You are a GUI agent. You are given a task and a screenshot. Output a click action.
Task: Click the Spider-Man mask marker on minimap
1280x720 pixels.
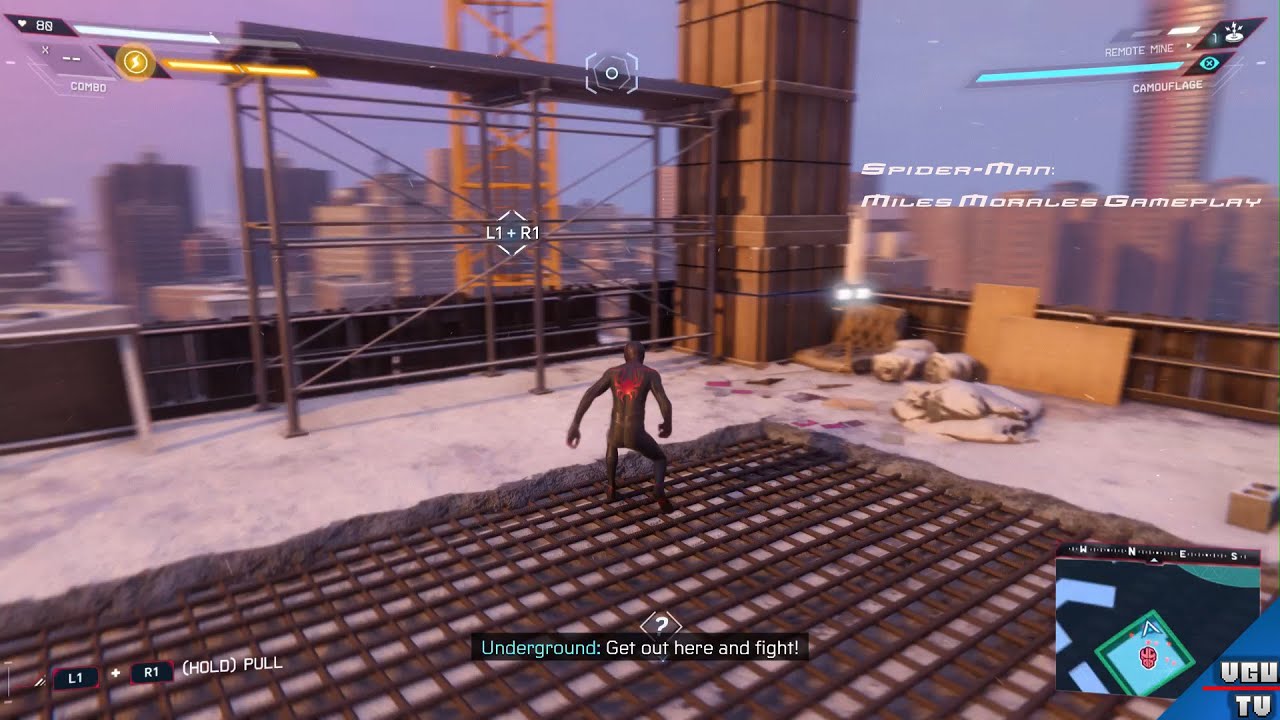pos(1148,657)
